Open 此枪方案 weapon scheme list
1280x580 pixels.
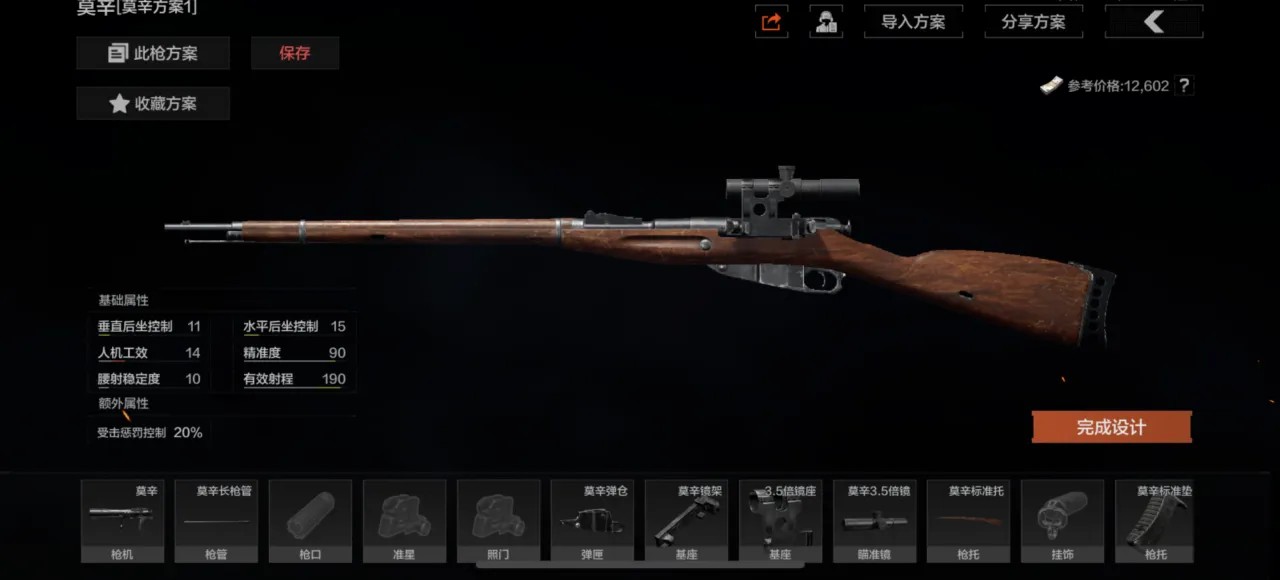point(153,53)
